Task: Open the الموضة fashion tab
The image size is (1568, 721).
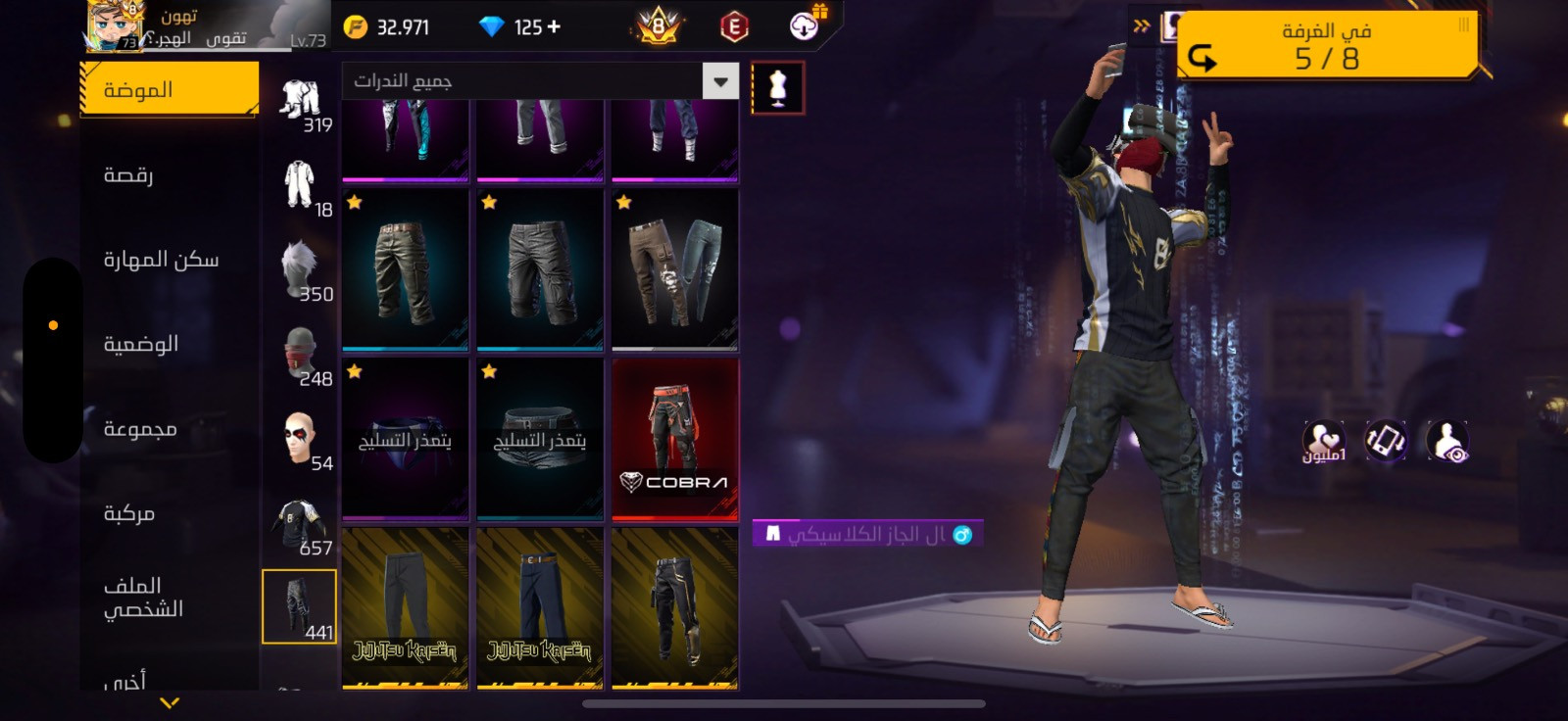Action: pos(169,90)
